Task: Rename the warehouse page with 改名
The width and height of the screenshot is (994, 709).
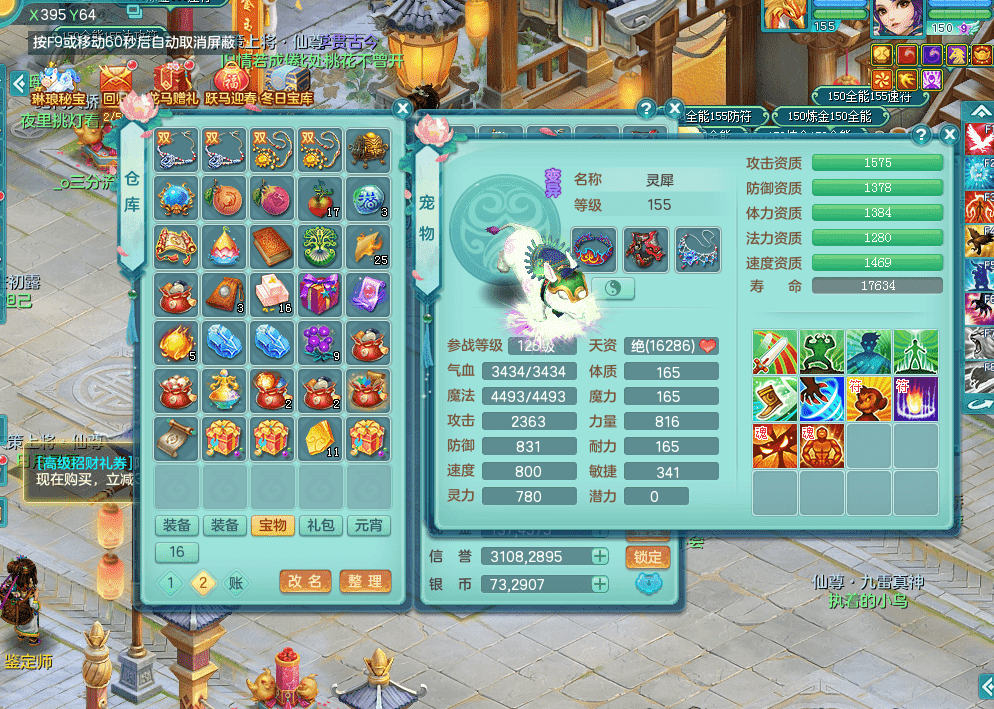Action: (x=305, y=582)
